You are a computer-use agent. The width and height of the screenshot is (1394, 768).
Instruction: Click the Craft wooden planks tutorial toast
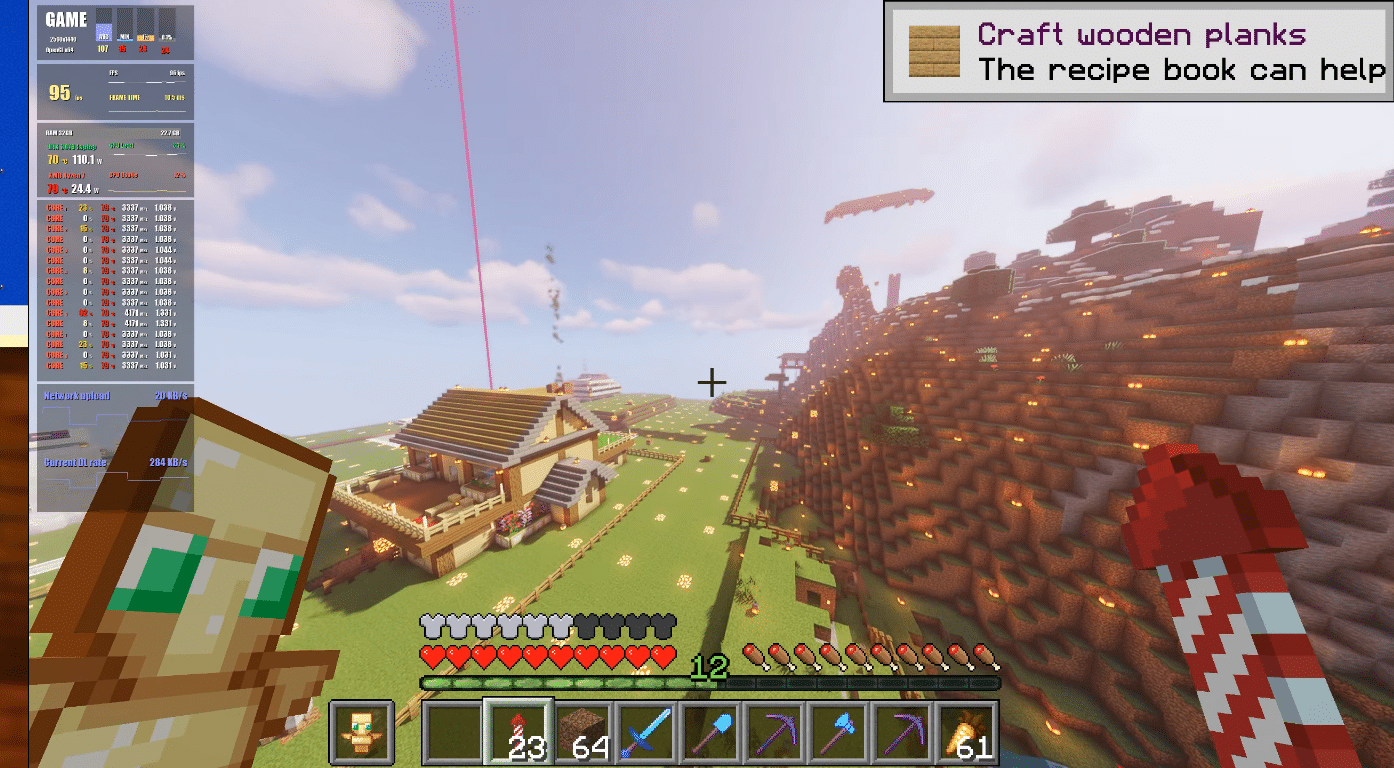1138,52
